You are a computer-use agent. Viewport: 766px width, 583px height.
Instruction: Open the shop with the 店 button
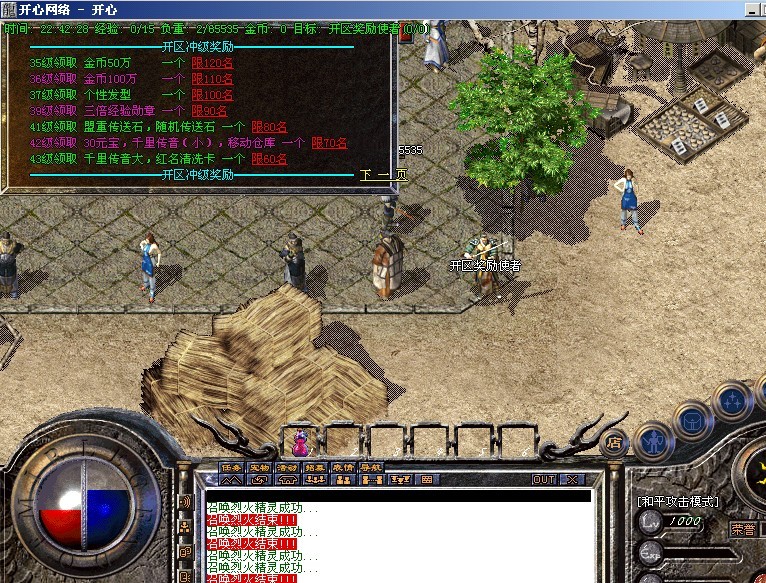pyautogui.click(x=617, y=440)
